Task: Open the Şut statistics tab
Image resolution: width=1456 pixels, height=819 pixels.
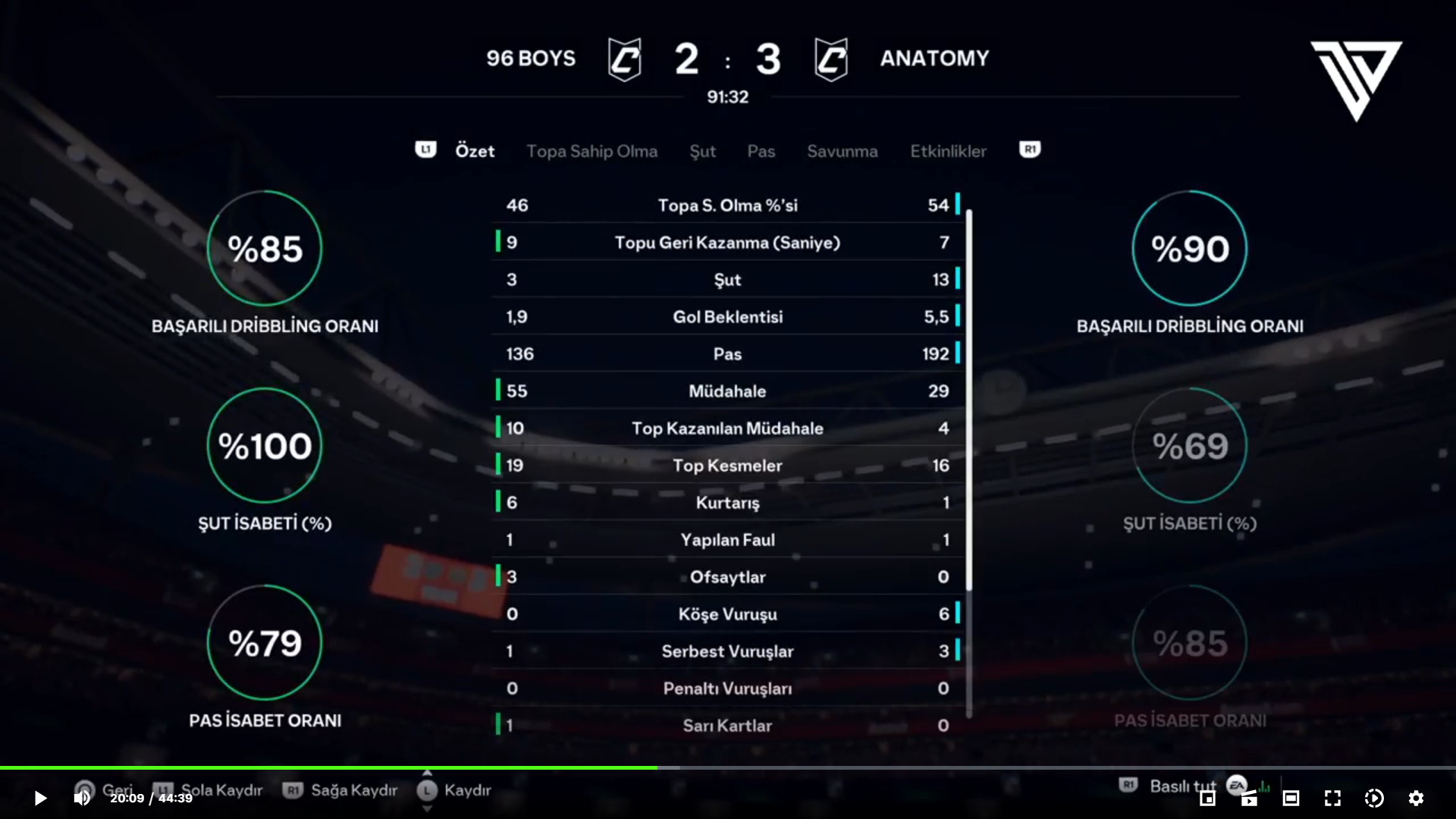Action: pos(702,151)
